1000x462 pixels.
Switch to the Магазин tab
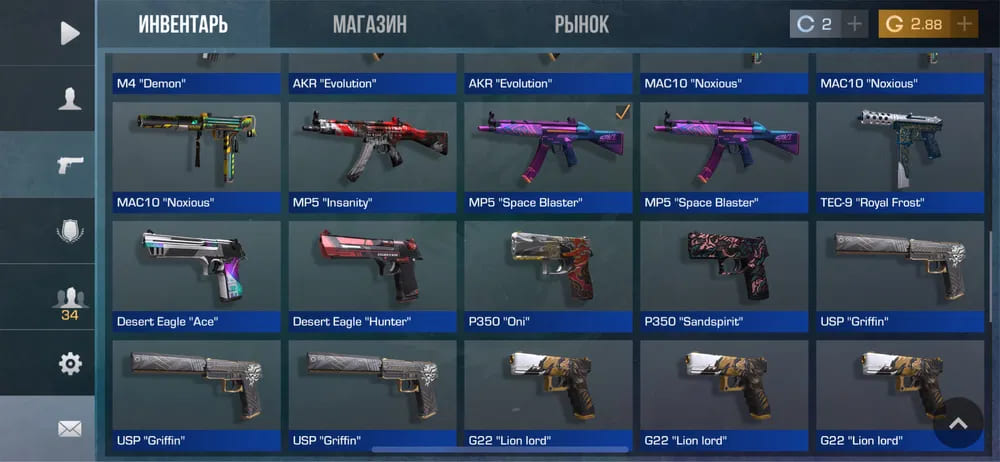(369, 24)
